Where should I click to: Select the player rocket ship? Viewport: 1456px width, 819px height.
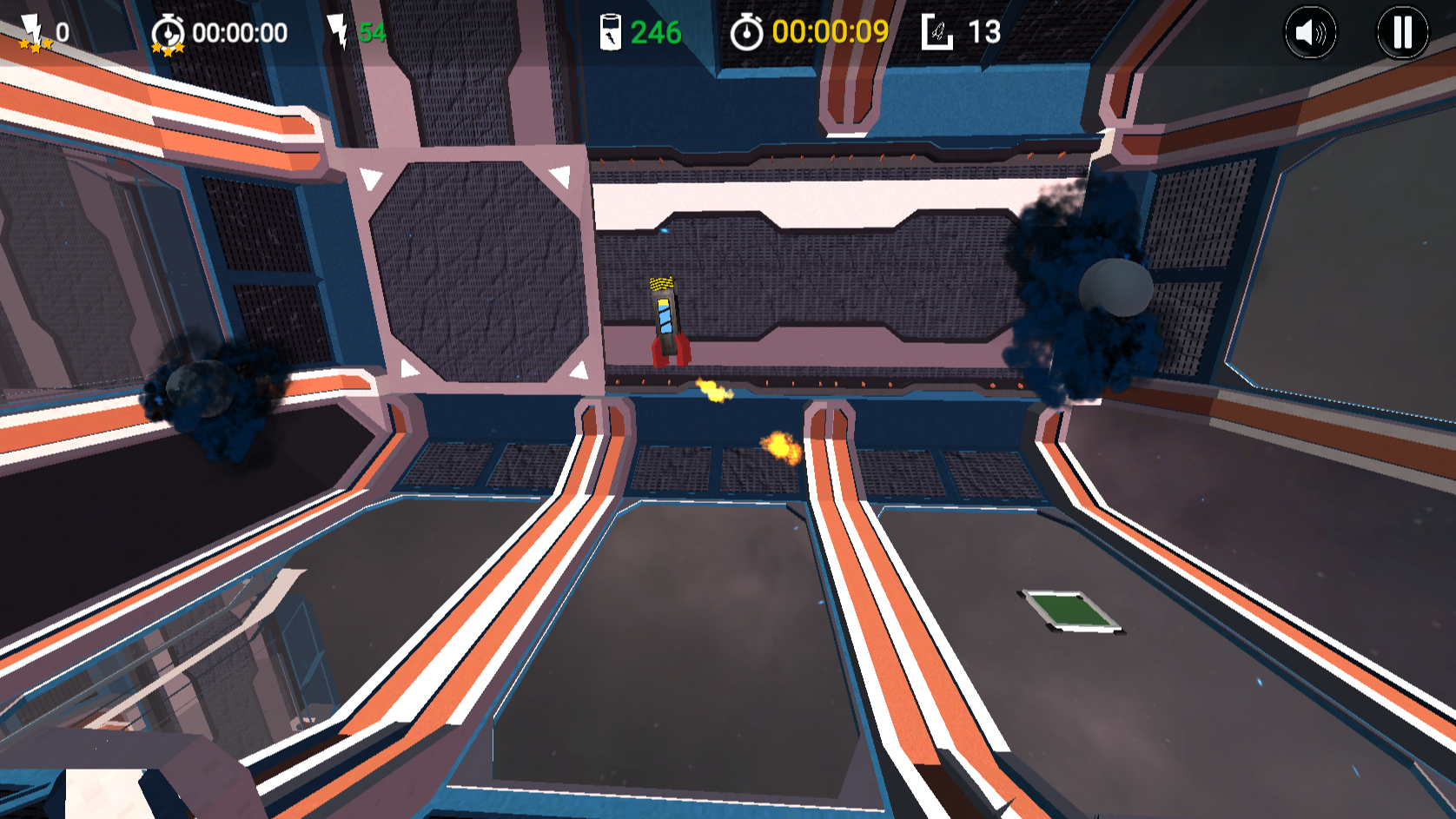[667, 326]
